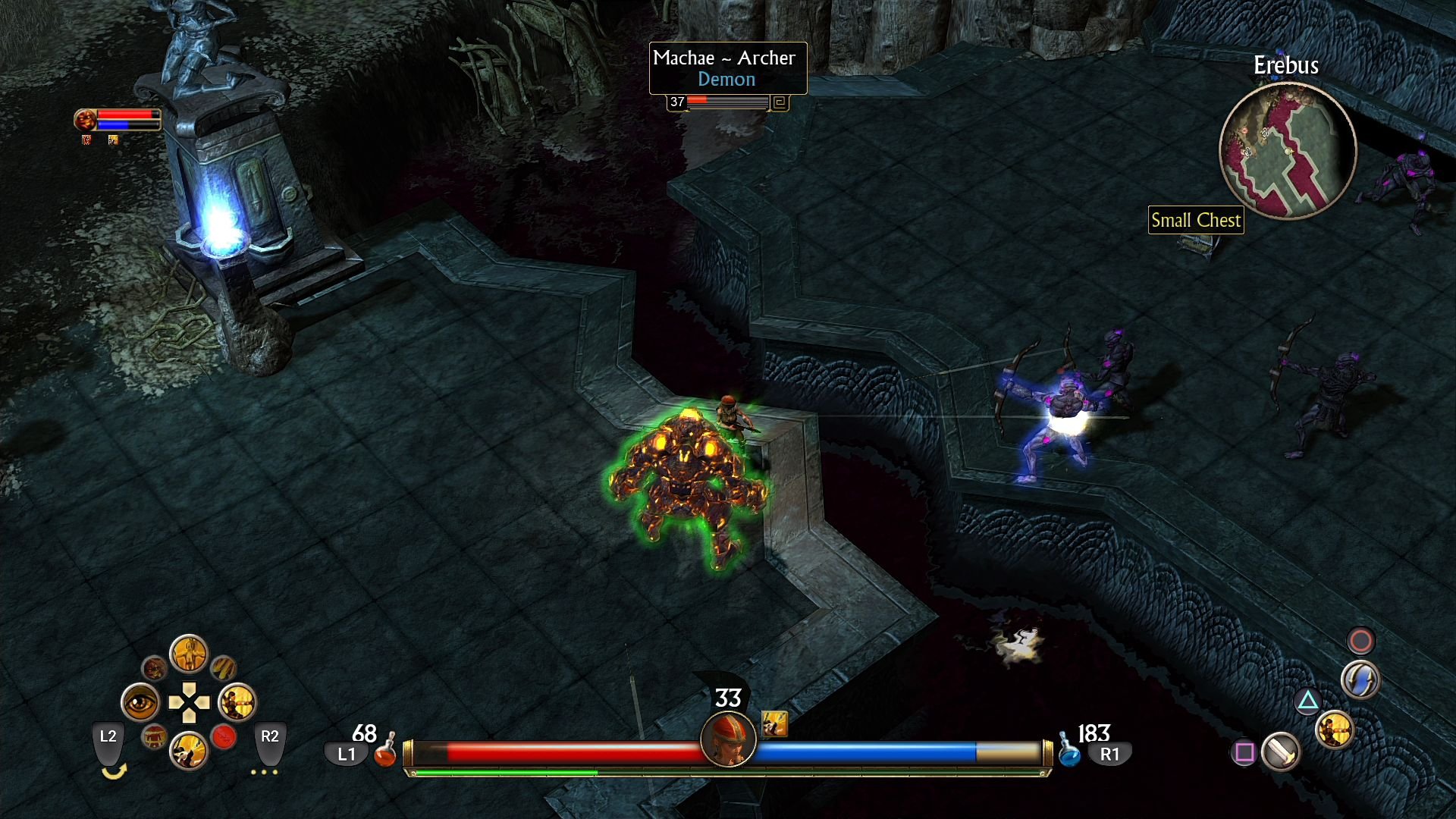Expand the R2 three-dot options indicator
Viewport: 1456px width, 819px height.
(x=264, y=772)
